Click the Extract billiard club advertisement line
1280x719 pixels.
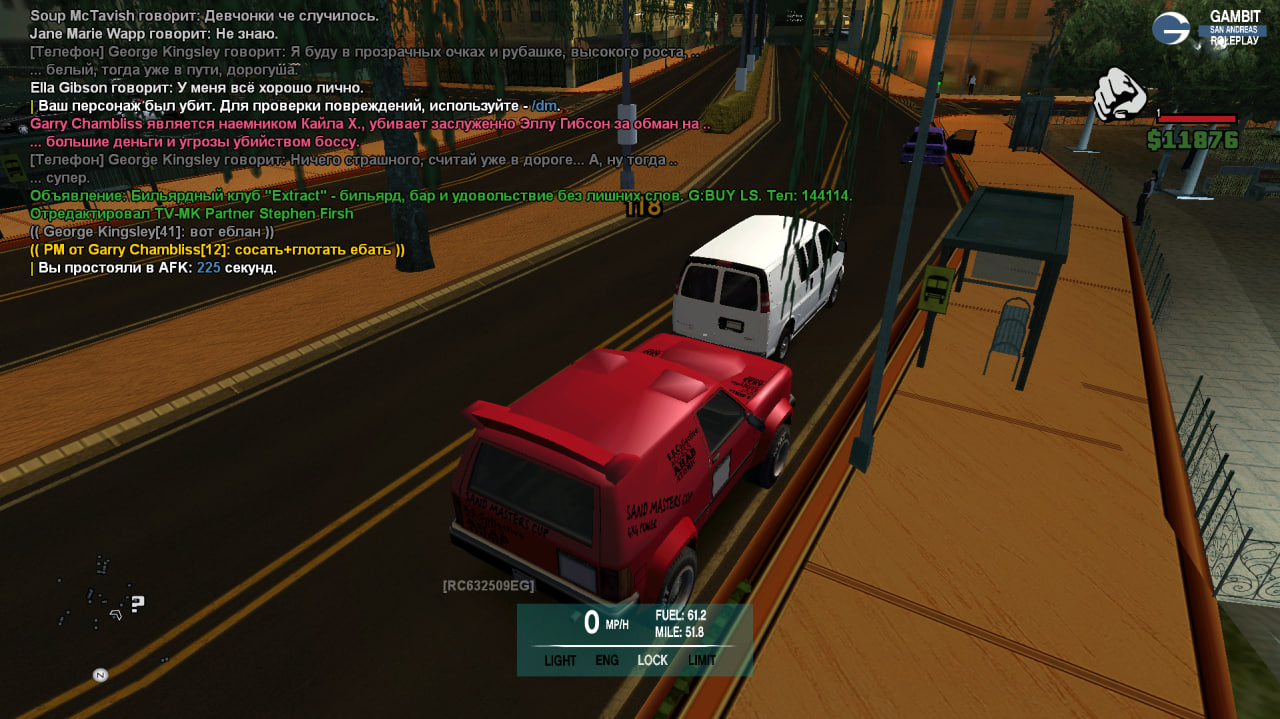(x=440, y=196)
